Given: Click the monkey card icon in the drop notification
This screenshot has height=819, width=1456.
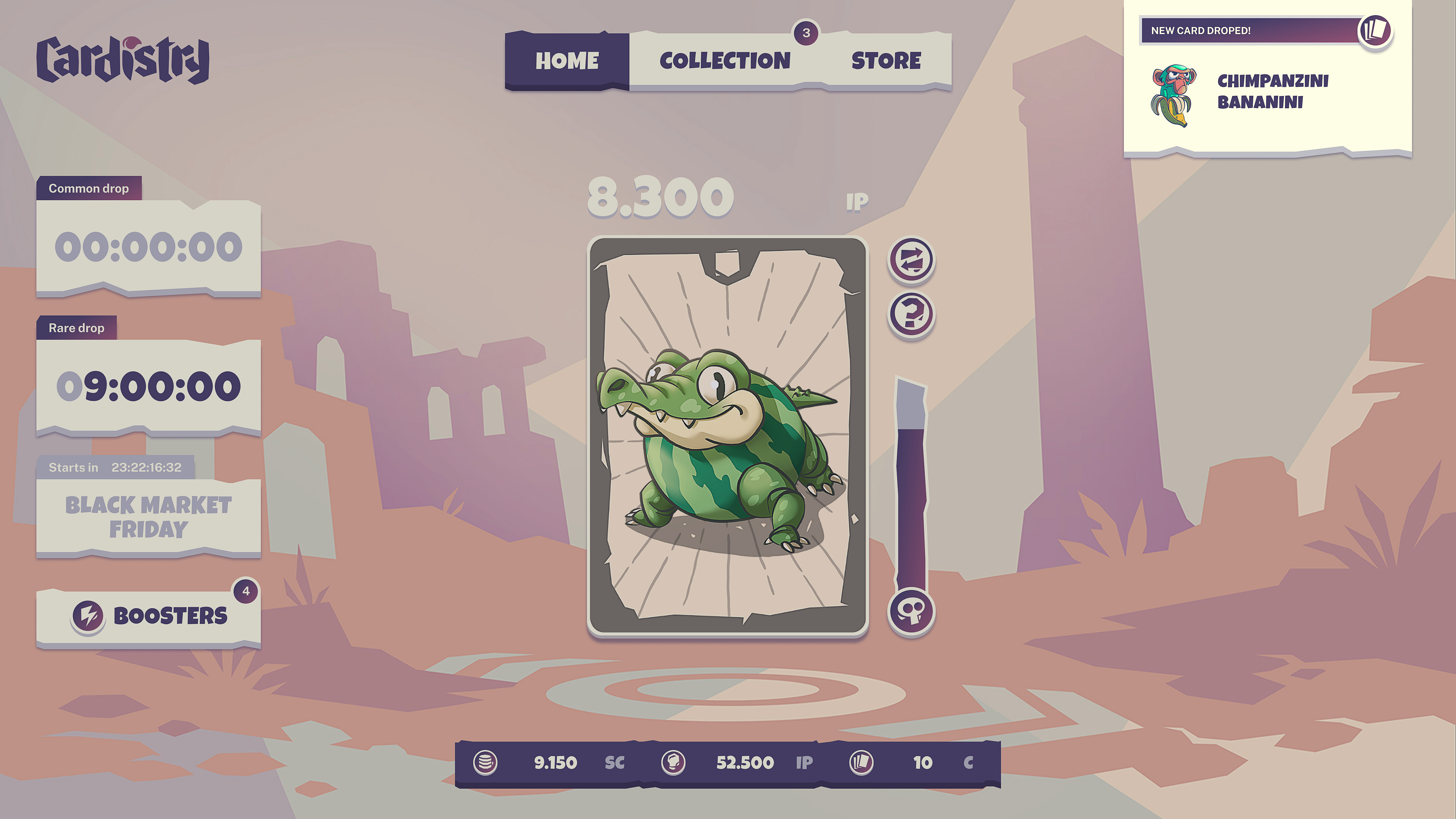Looking at the screenshot, I should (1173, 93).
